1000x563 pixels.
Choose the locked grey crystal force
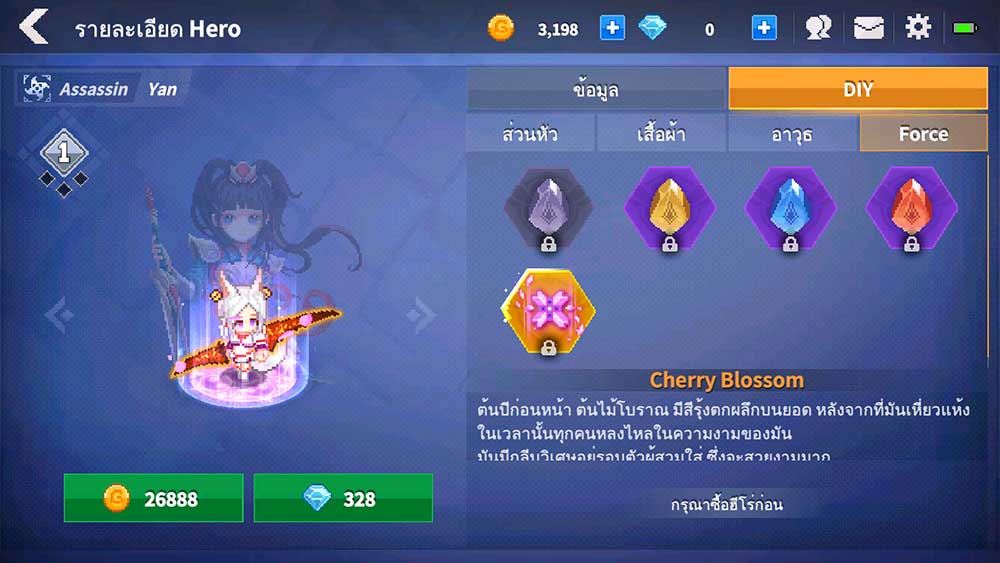click(548, 208)
